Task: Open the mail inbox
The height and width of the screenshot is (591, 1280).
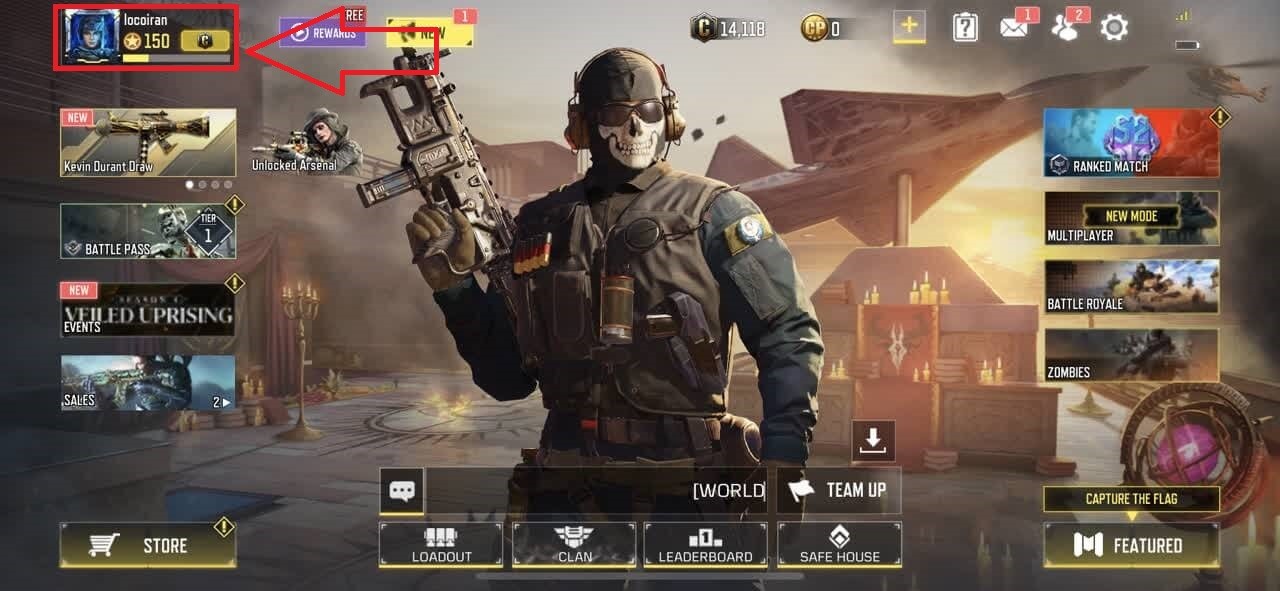Action: [x=1014, y=28]
